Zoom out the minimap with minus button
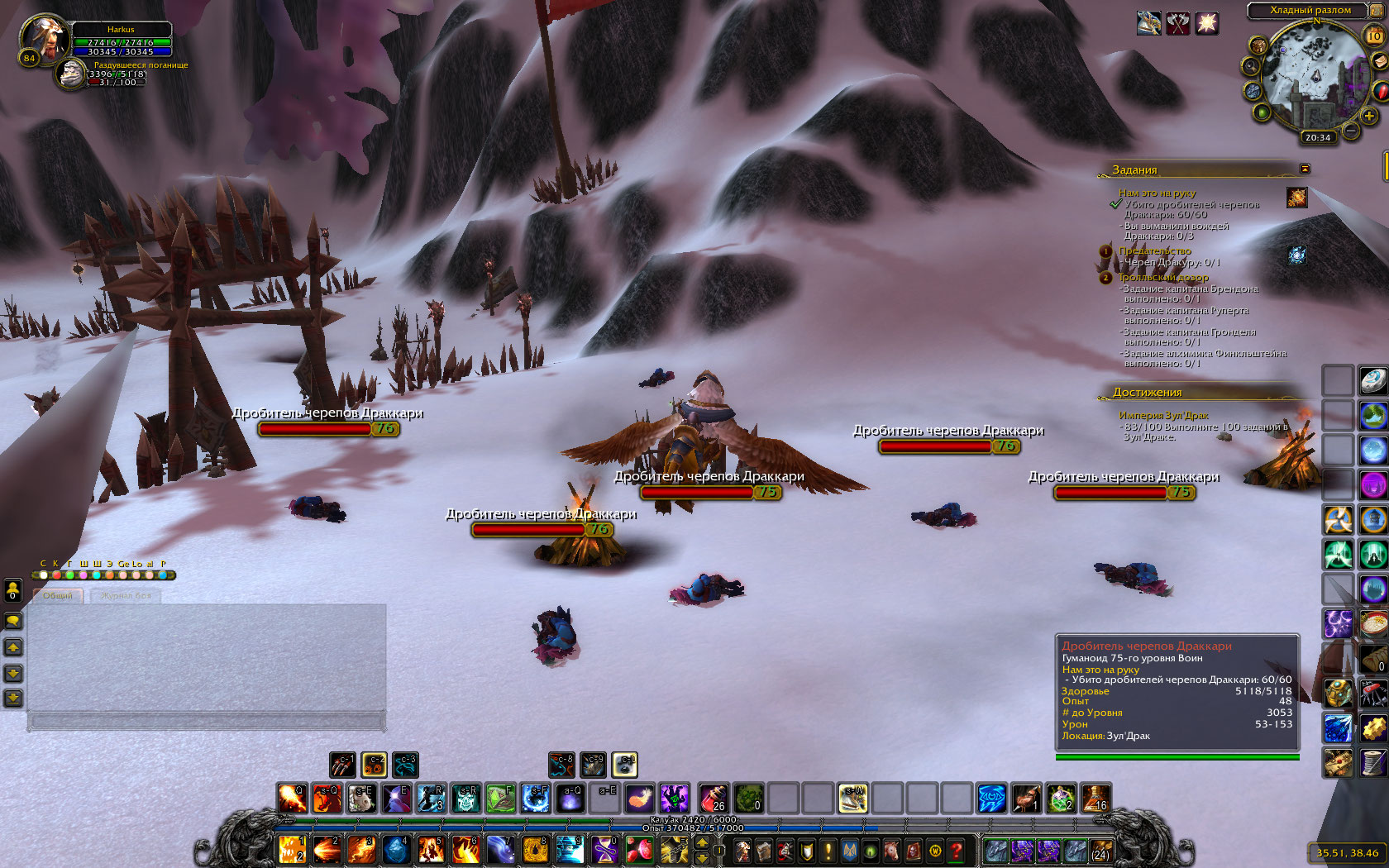This screenshot has width=1389, height=868. (1351, 130)
